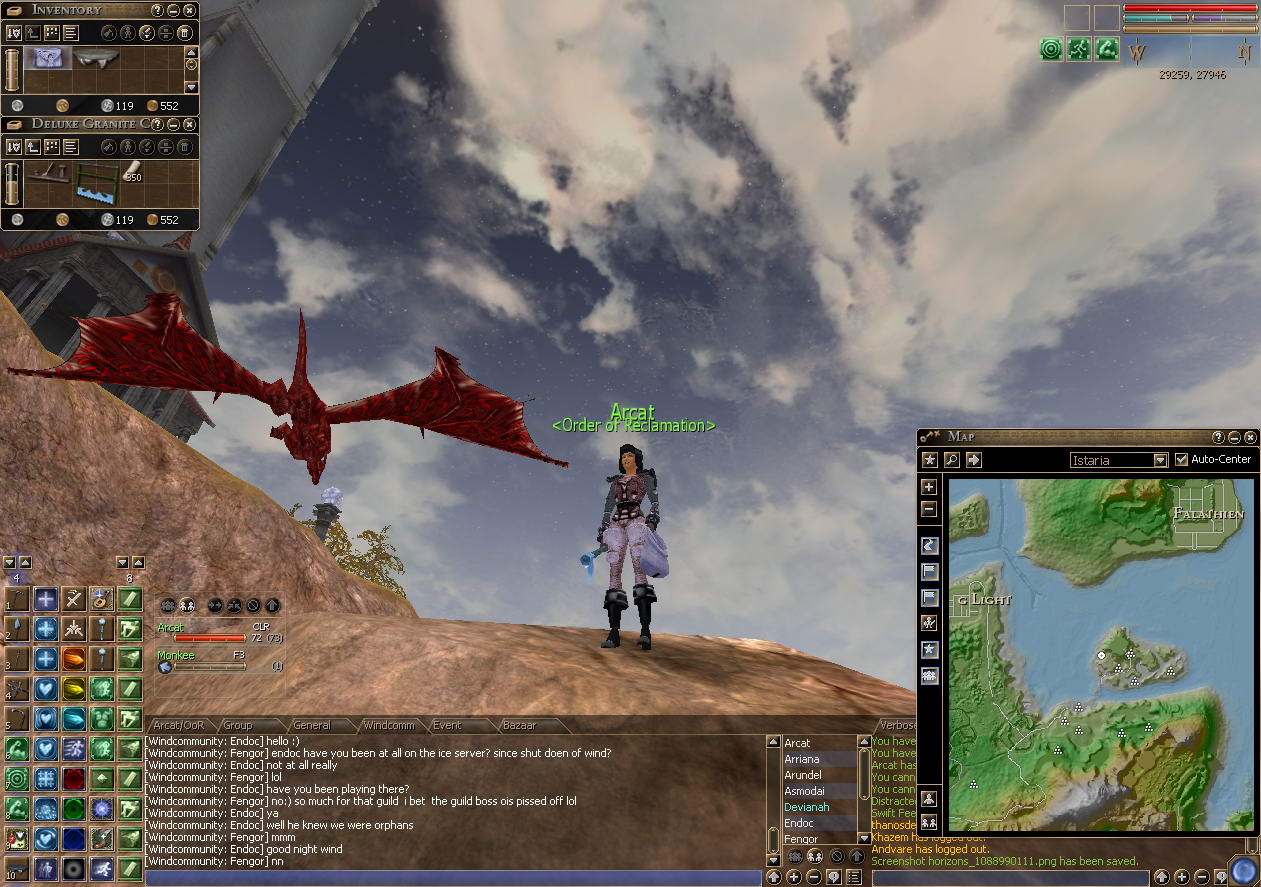The image size is (1261, 887).
Task: Open help for the Inventory window
Action: coord(157,10)
